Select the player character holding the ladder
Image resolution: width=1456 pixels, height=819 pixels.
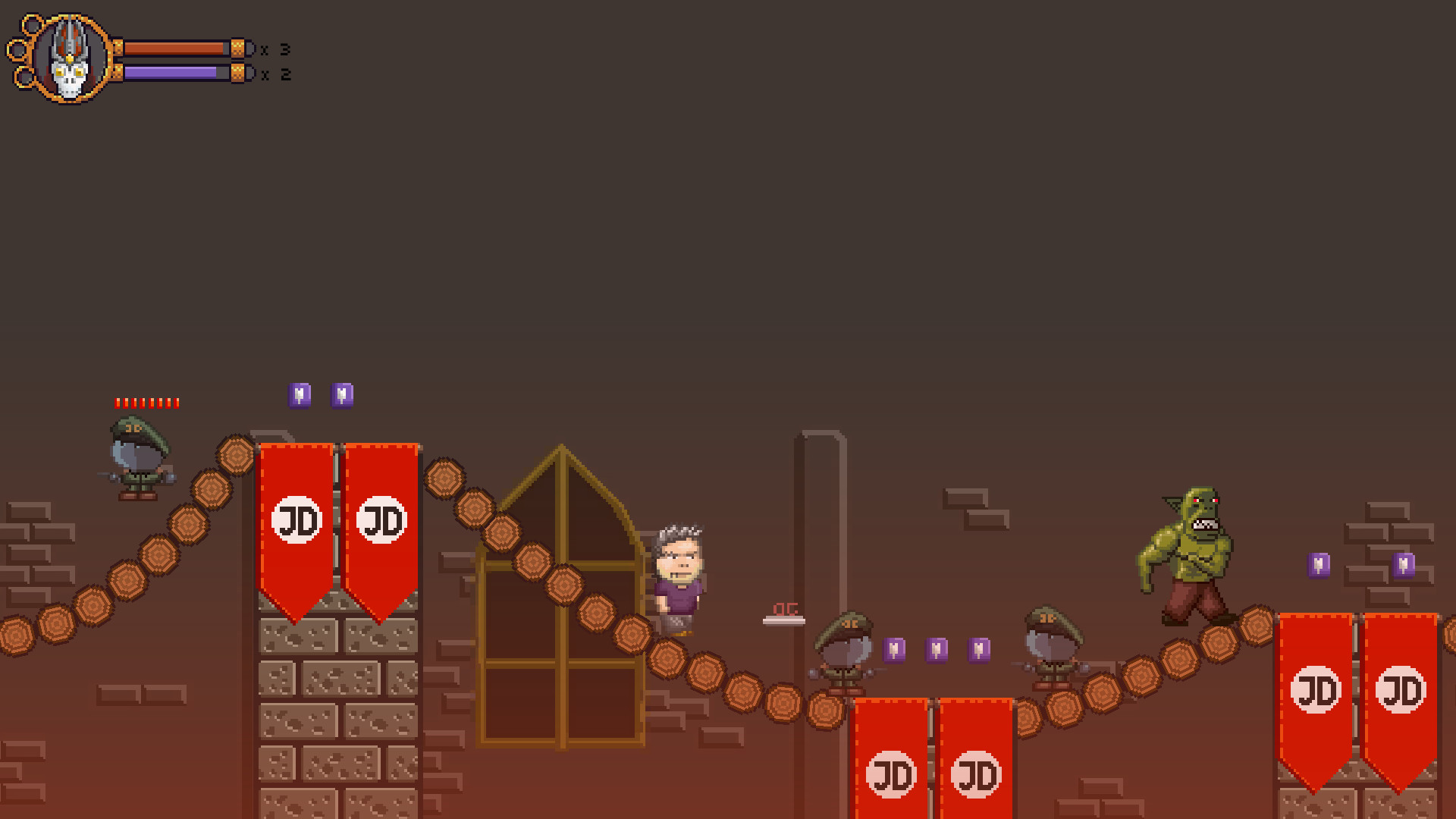[679, 576]
